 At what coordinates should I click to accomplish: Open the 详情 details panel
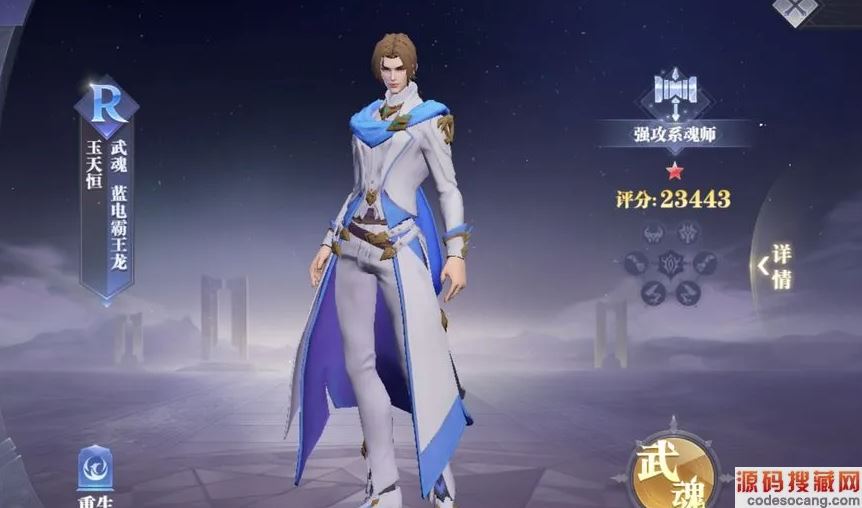pos(778,266)
